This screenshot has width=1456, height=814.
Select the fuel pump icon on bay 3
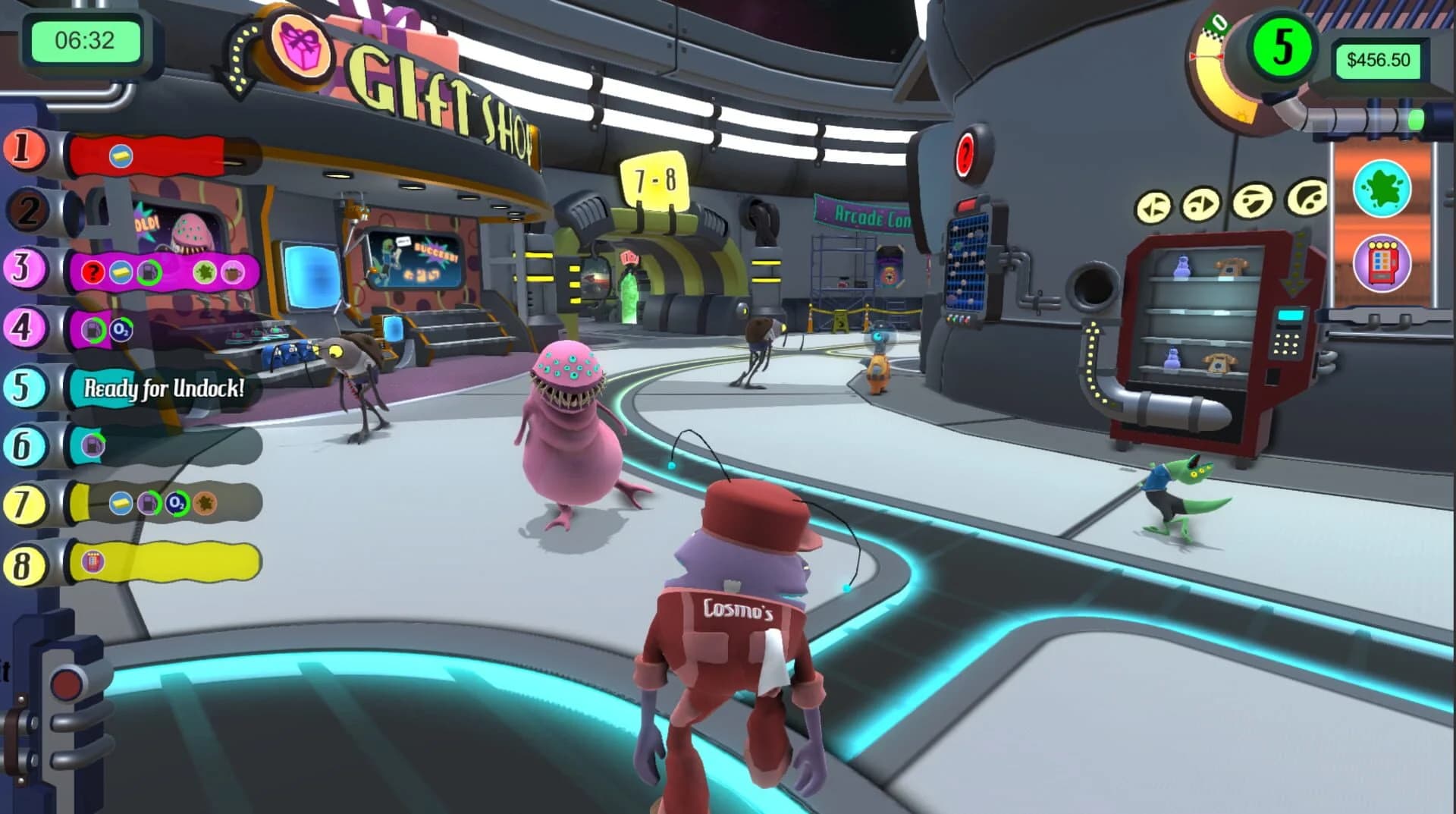pyautogui.click(x=149, y=272)
